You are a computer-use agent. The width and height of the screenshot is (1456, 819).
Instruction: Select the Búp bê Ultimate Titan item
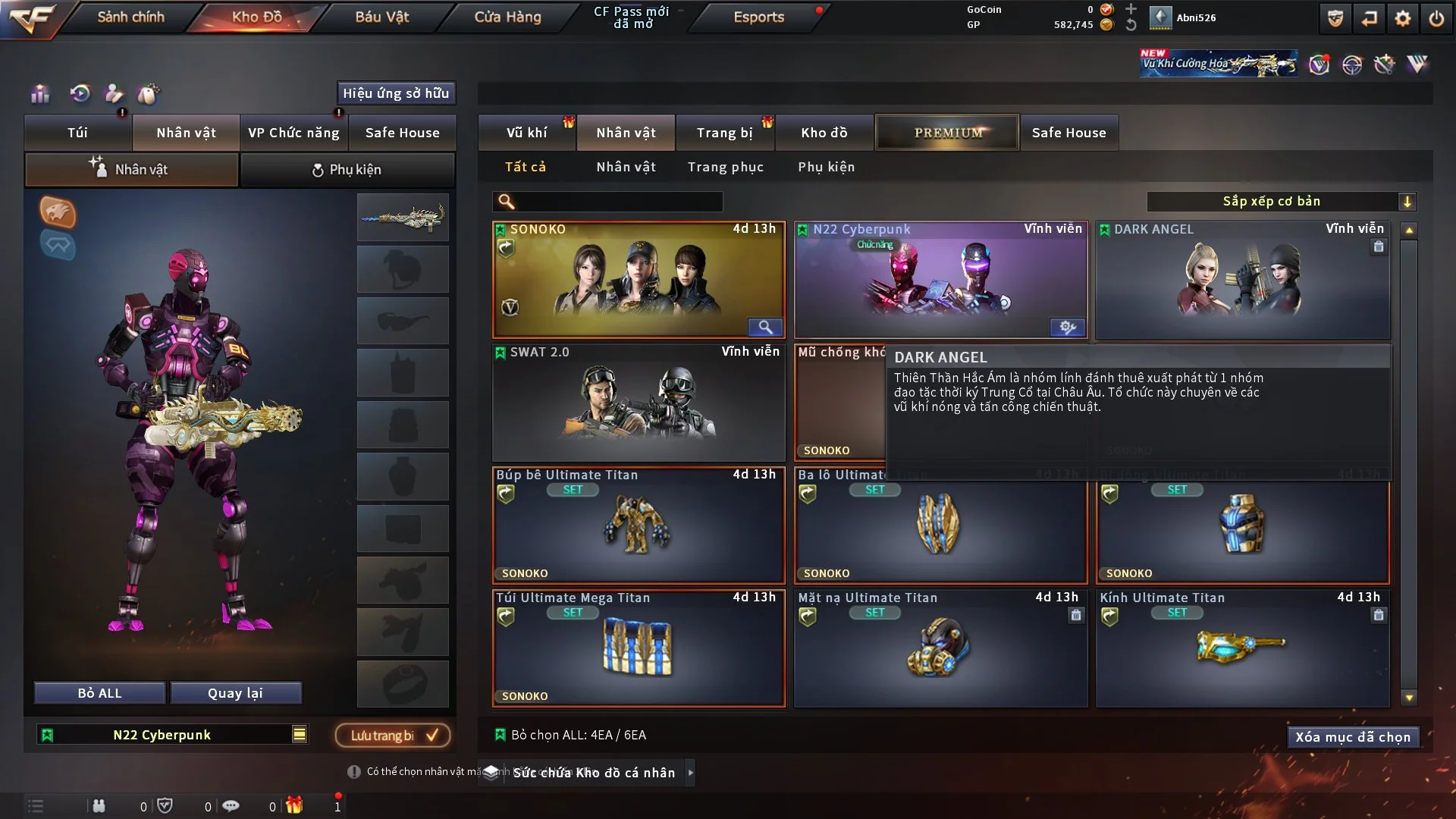(x=638, y=525)
